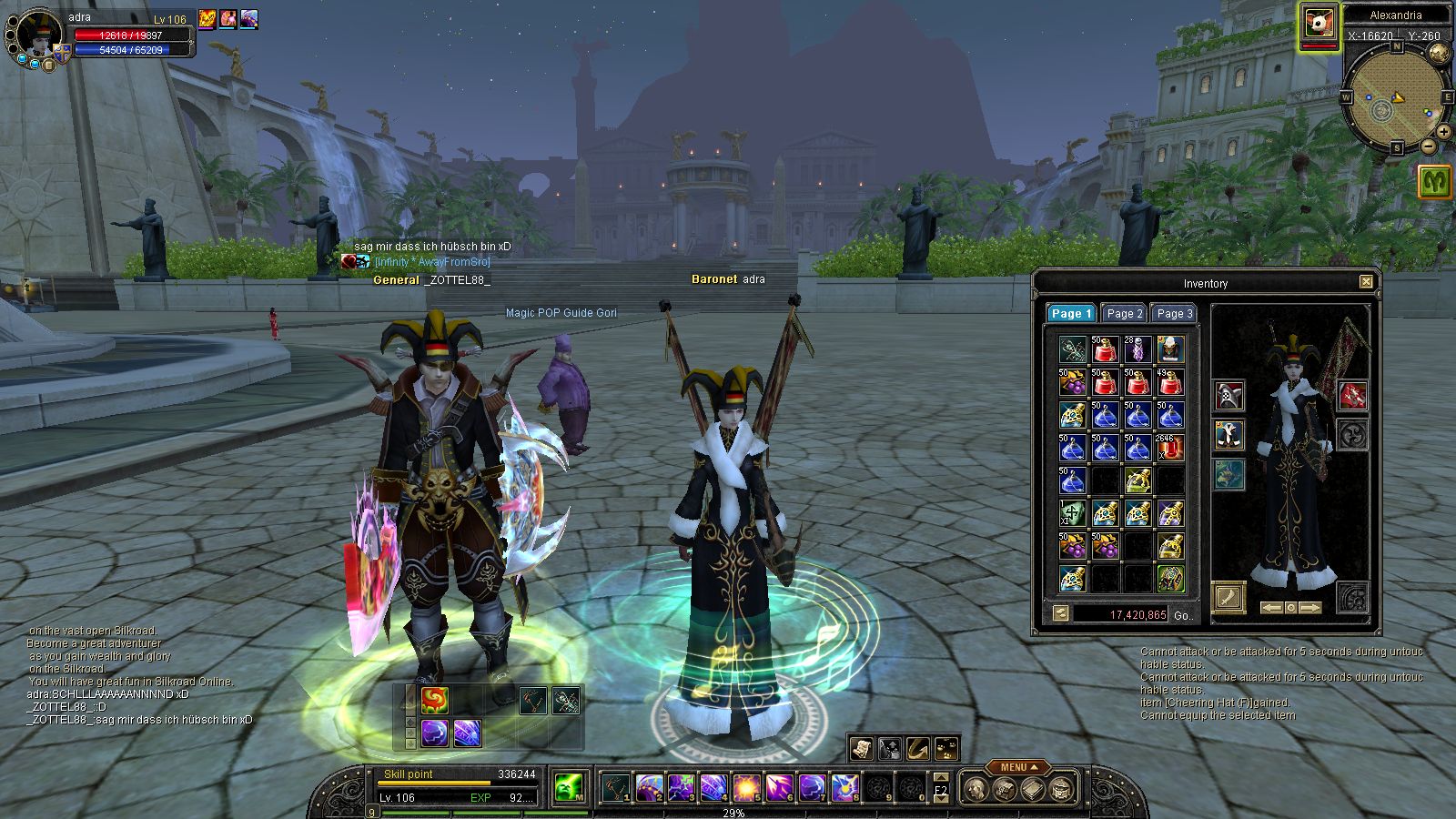Zoom out on the minimap
The height and width of the screenshot is (819, 1456).
tap(1429, 146)
